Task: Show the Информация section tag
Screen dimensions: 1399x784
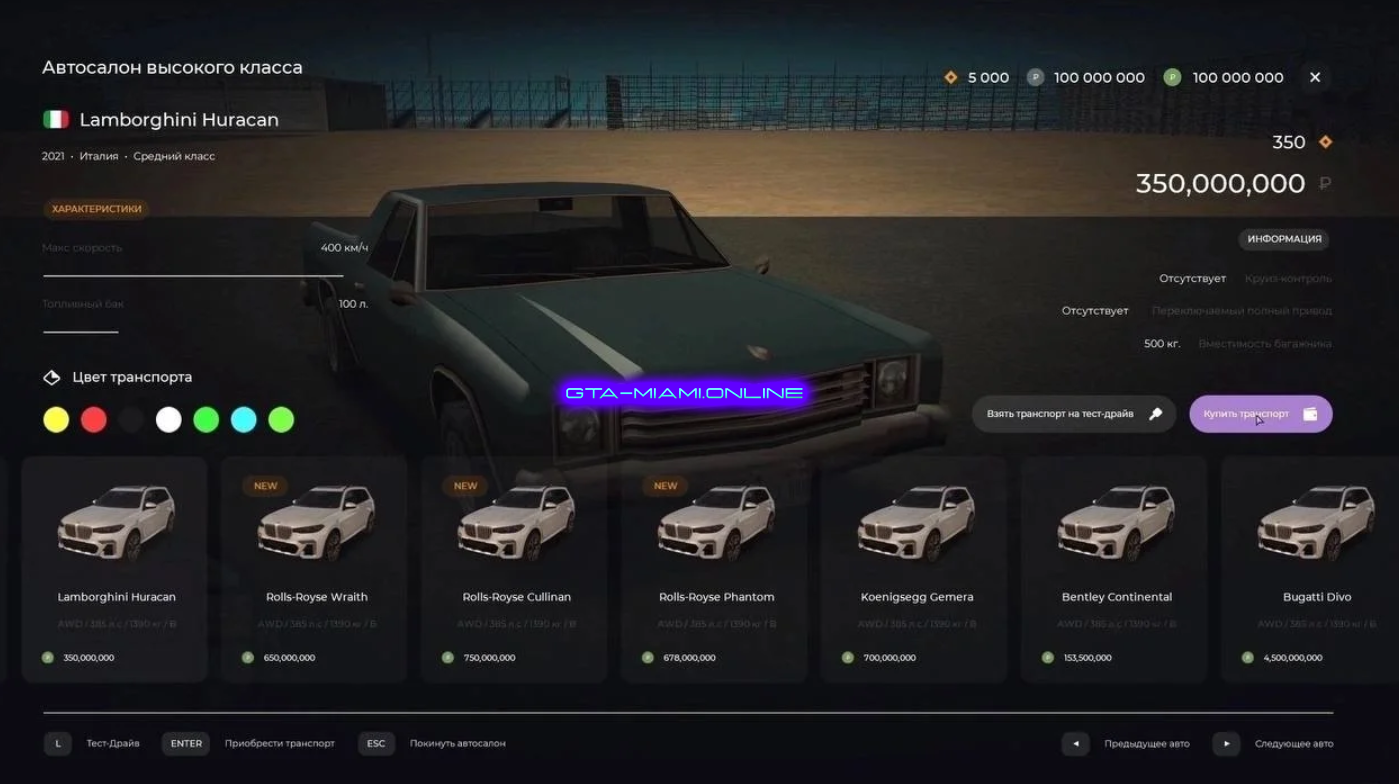Action: coord(1284,239)
